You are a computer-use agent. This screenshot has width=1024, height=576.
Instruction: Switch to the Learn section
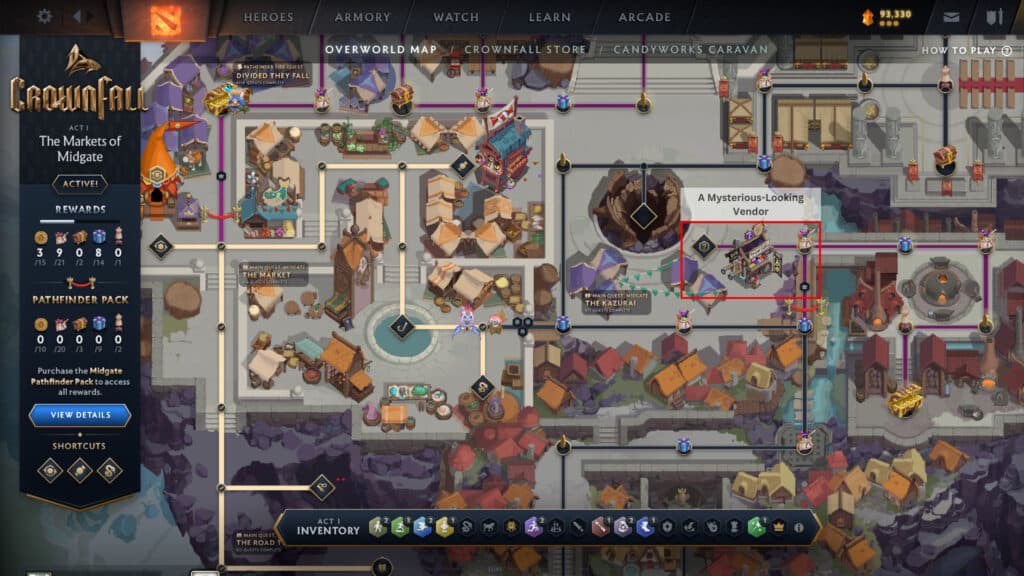coord(550,17)
